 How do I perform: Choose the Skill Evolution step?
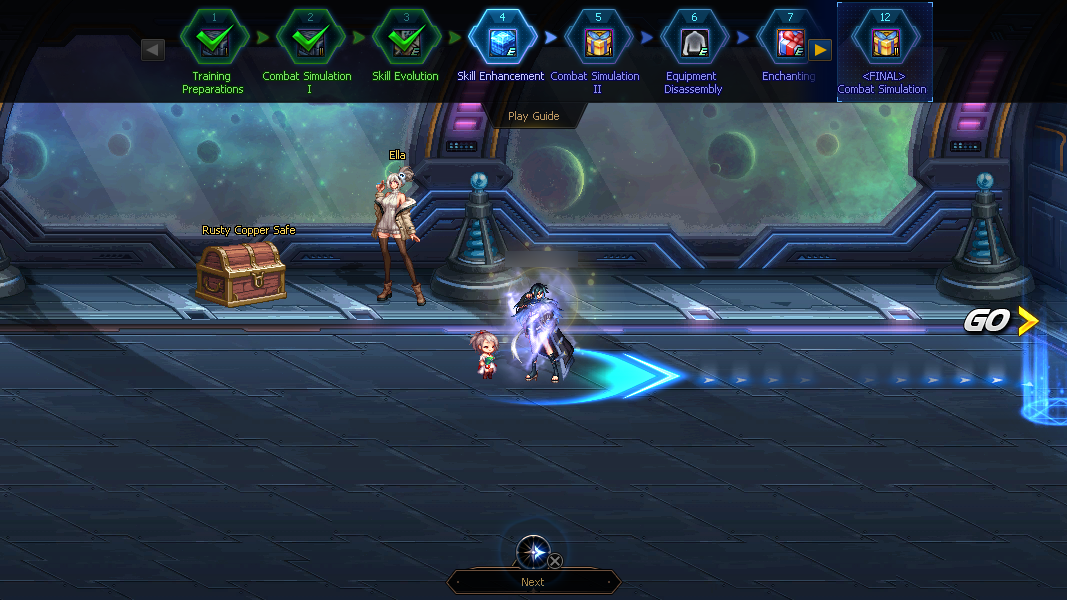[405, 39]
